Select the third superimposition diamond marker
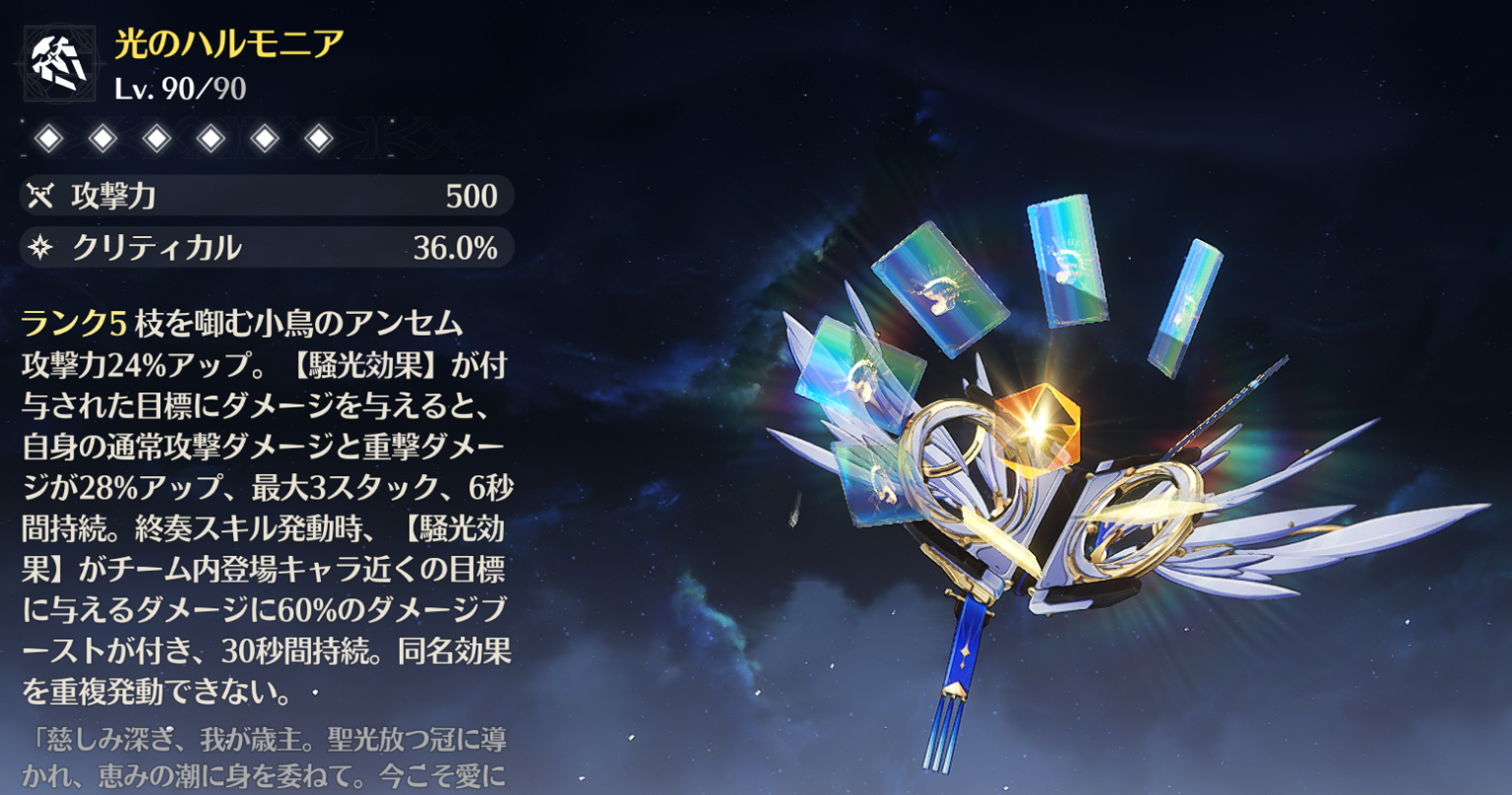 pos(157,140)
